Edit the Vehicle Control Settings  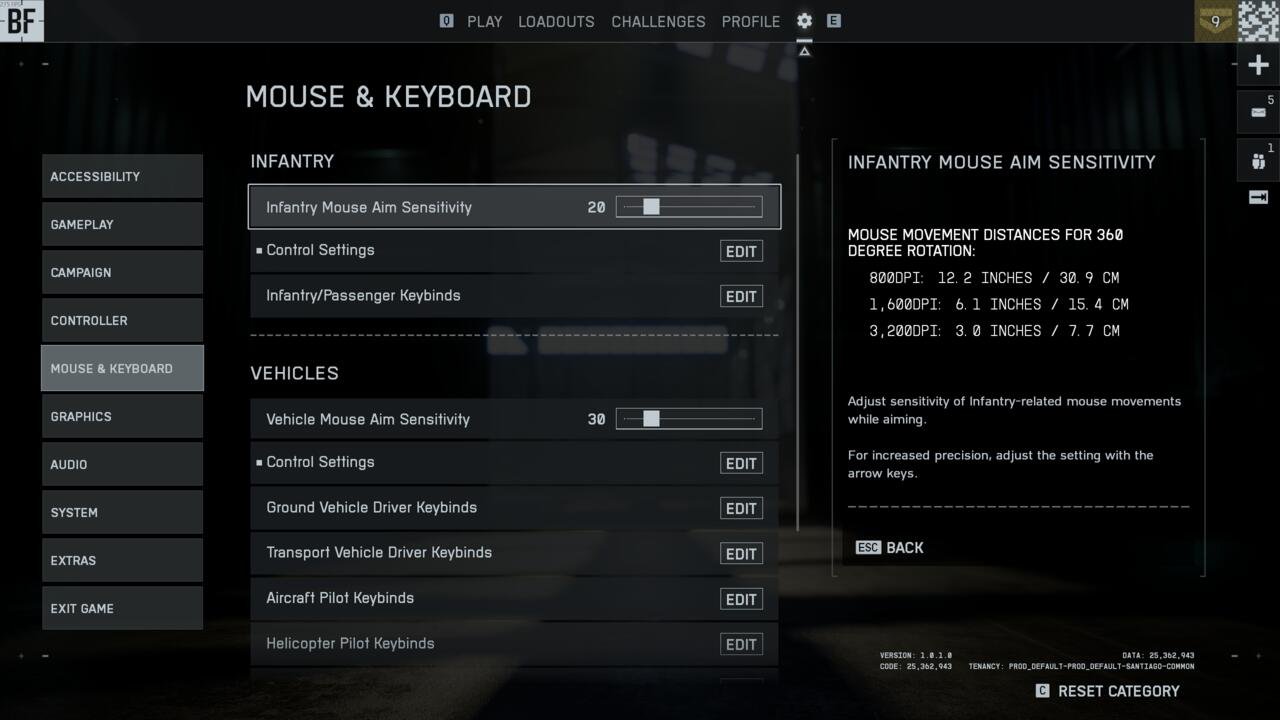coord(741,463)
